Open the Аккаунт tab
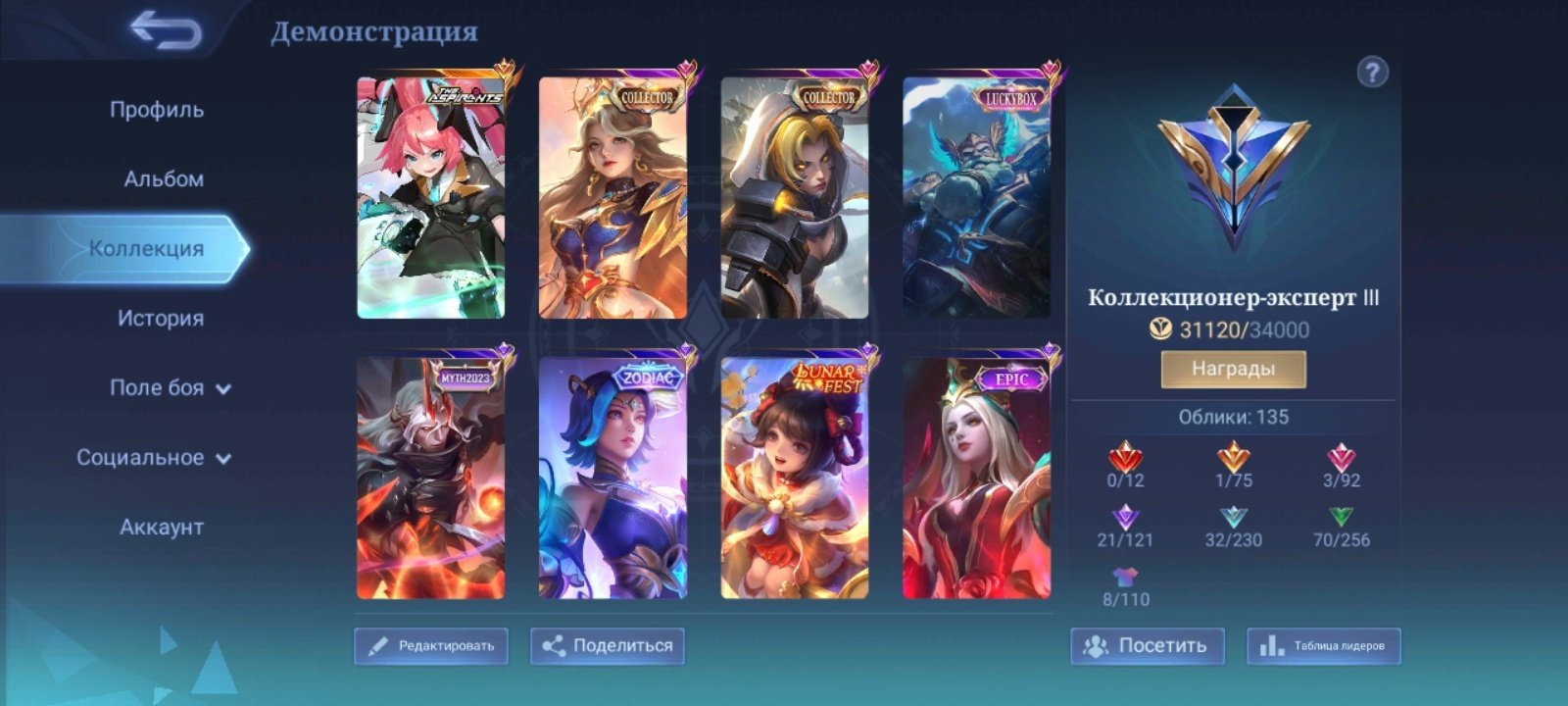This screenshot has height=706, width=1568. (162, 528)
